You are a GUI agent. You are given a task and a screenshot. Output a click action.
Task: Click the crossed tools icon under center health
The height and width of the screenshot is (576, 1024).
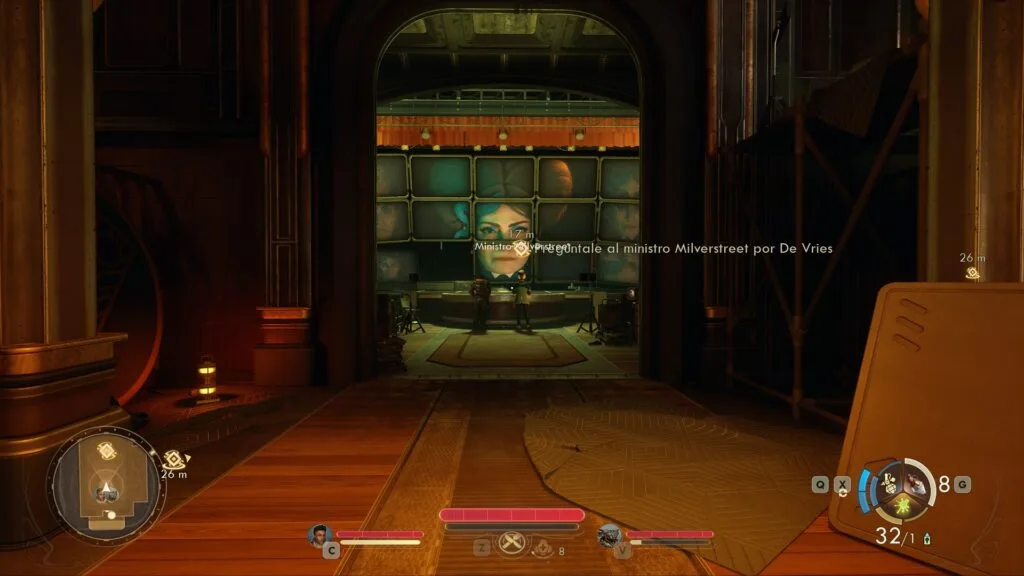511,547
